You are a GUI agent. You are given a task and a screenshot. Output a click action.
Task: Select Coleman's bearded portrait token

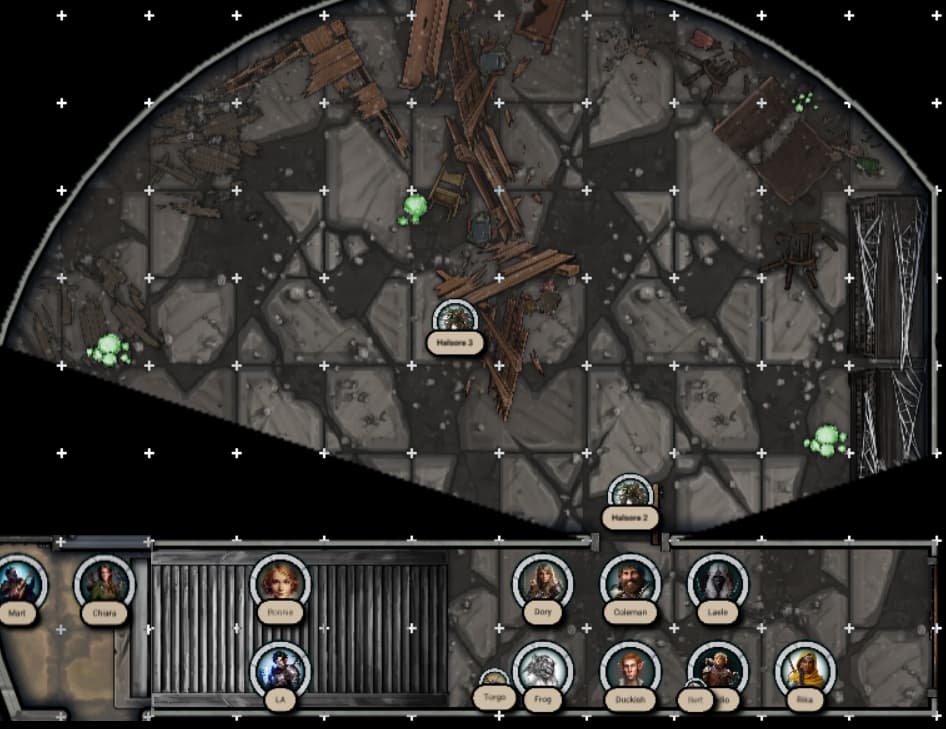(630, 582)
